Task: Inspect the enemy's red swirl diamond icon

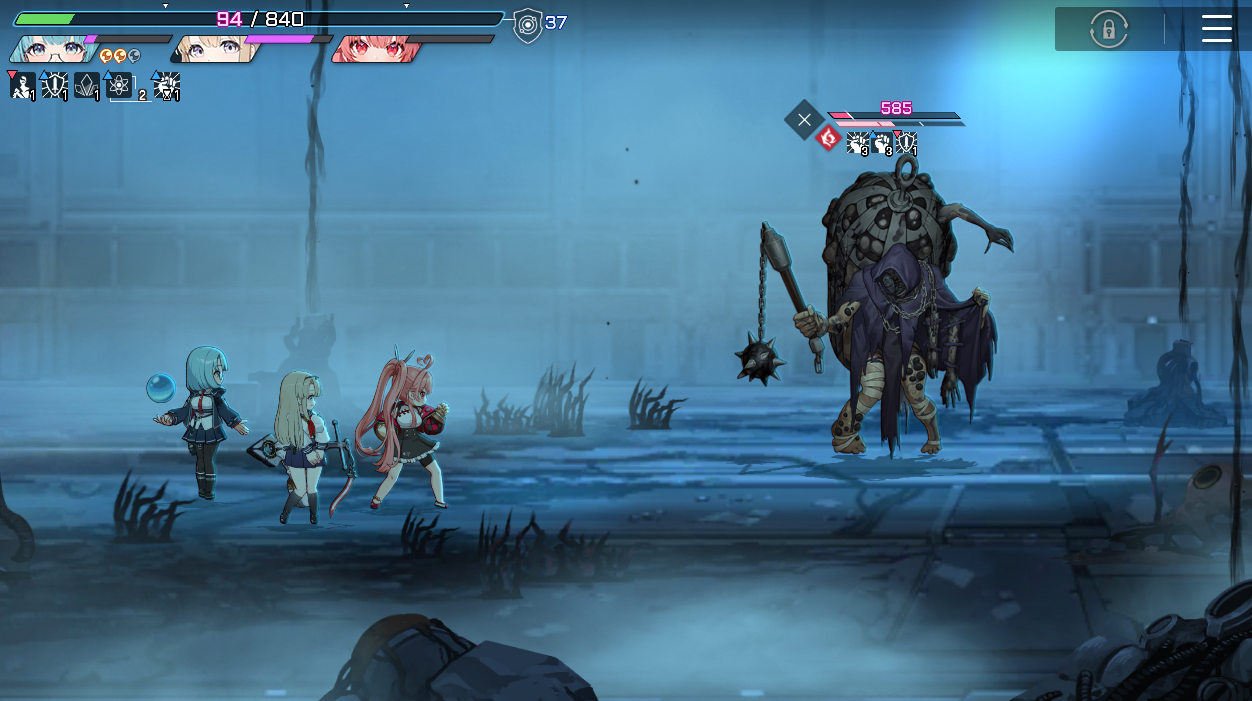Action: tap(828, 138)
